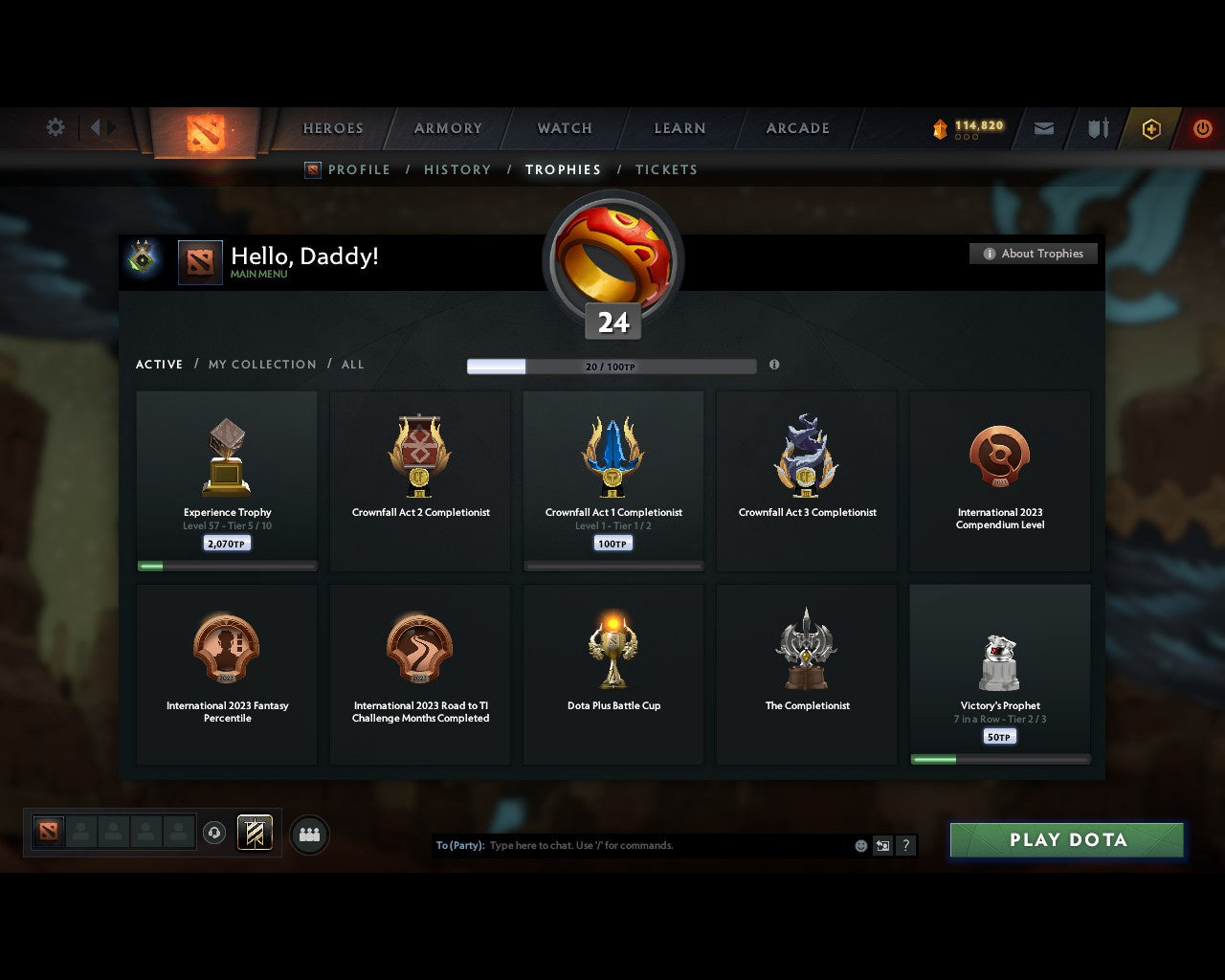Expand the About Trophies panel
Image resolution: width=1225 pixels, height=980 pixels.
click(x=1034, y=253)
